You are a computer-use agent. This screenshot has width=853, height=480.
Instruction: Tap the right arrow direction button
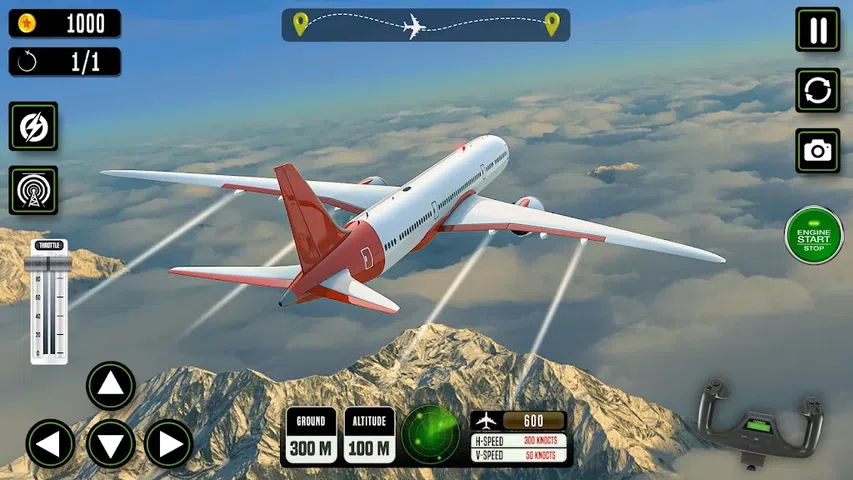(x=169, y=444)
